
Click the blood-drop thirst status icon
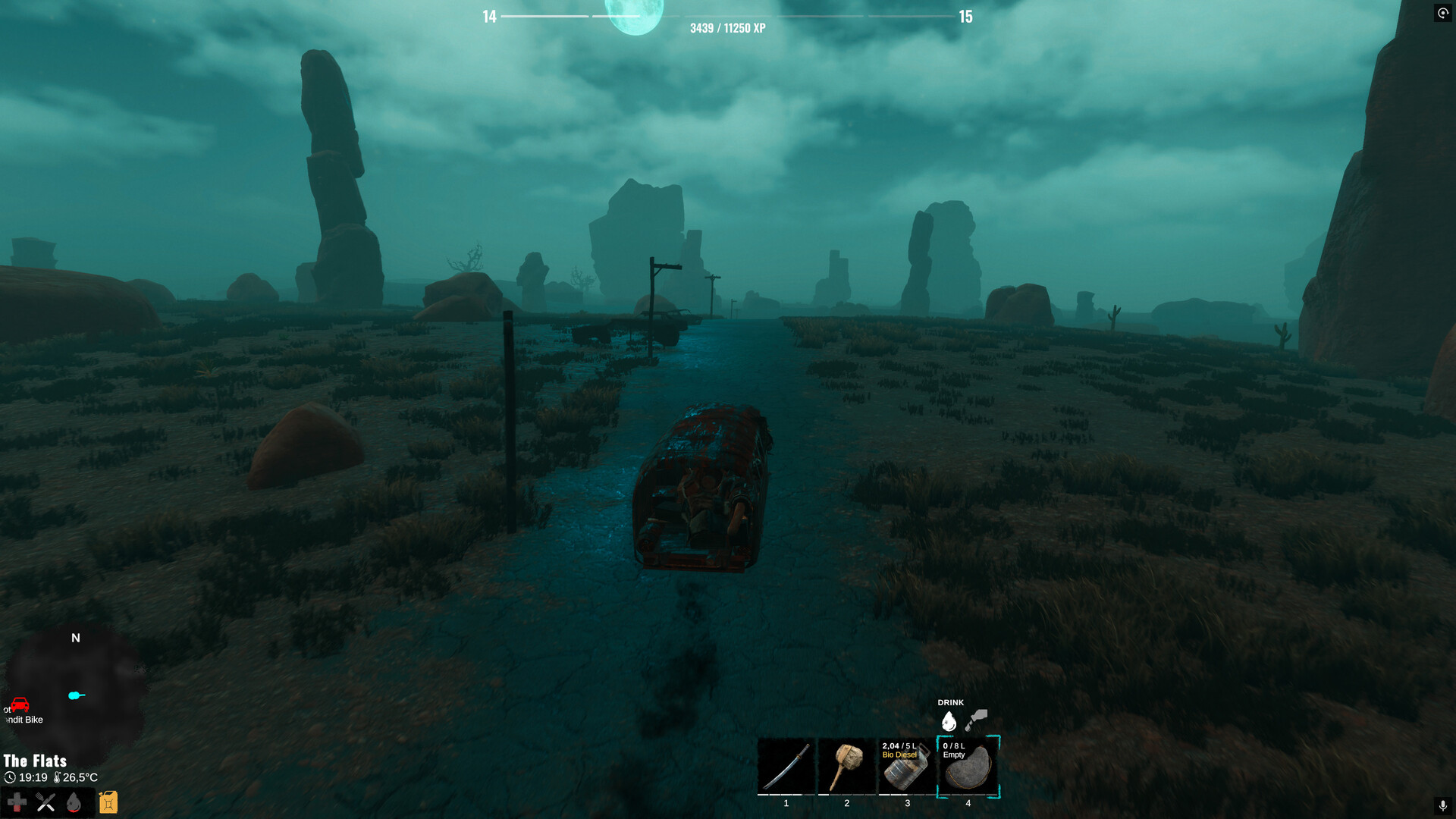(x=74, y=802)
